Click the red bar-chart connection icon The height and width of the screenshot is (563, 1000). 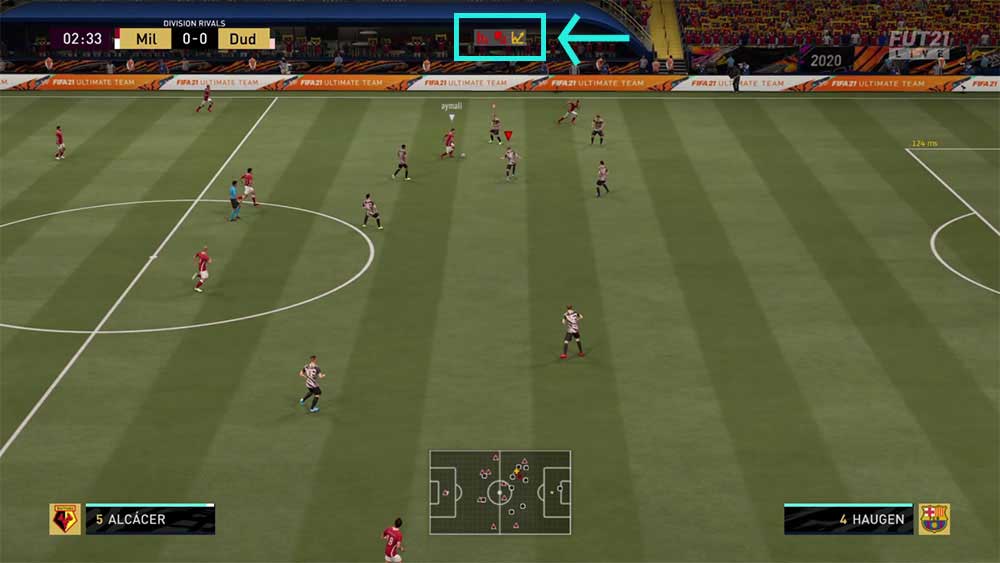point(483,38)
